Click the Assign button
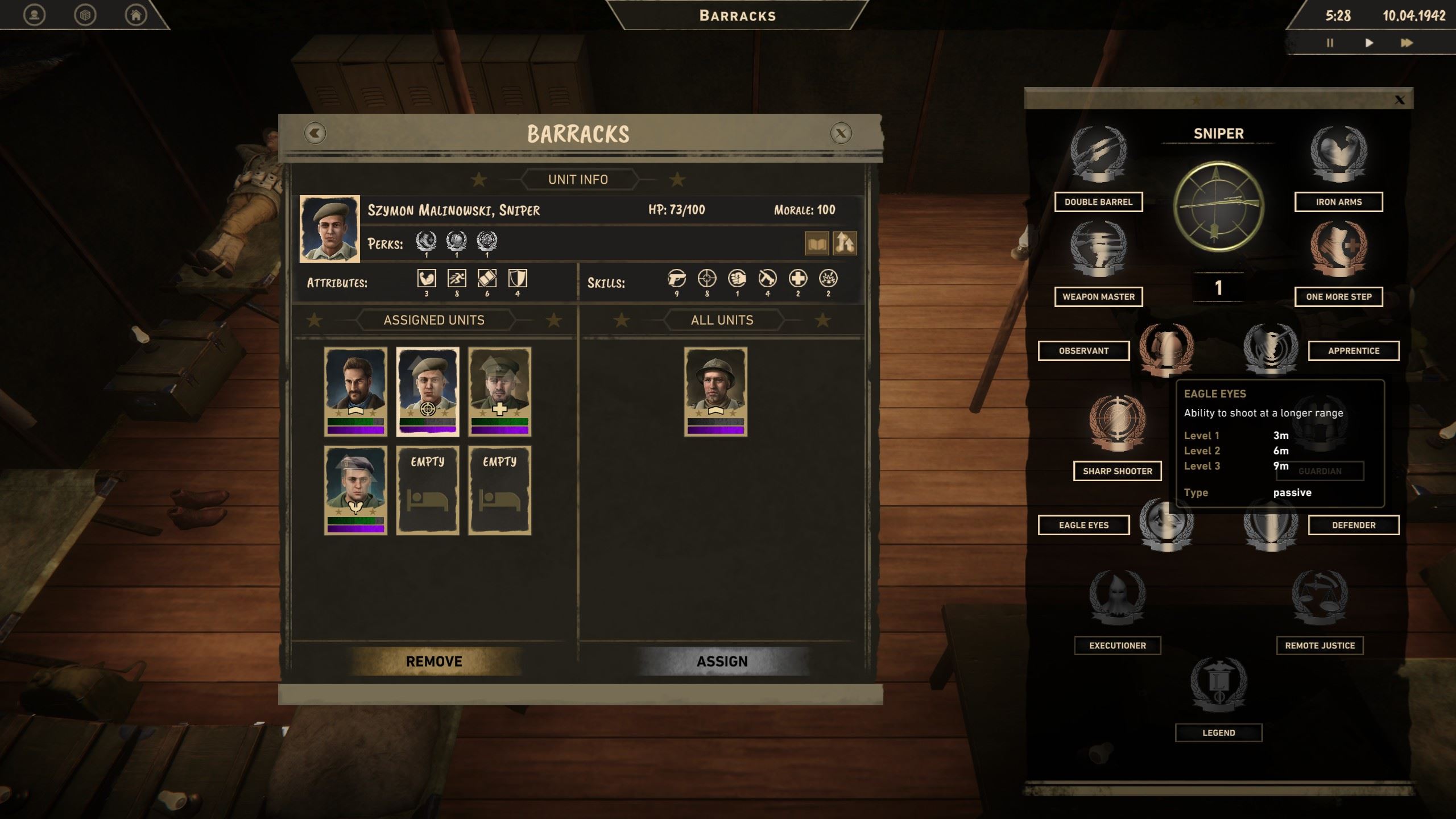1456x819 pixels. pyautogui.click(x=722, y=661)
